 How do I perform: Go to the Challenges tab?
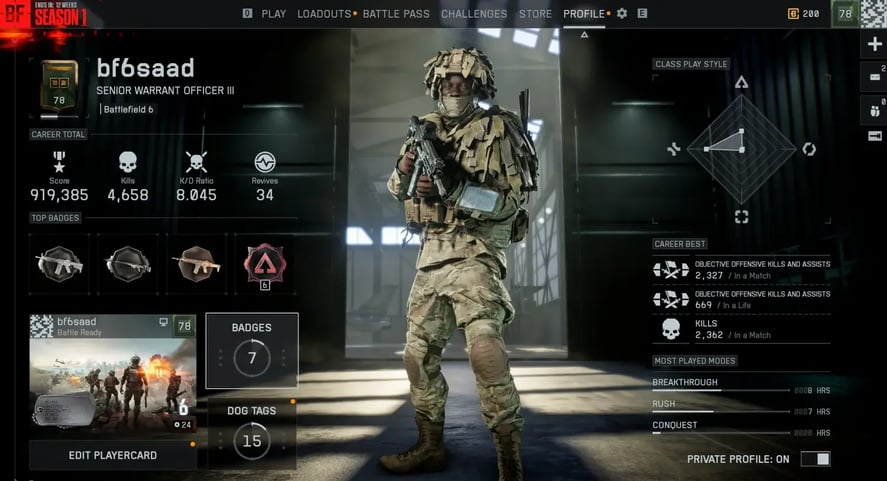tap(474, 14)
